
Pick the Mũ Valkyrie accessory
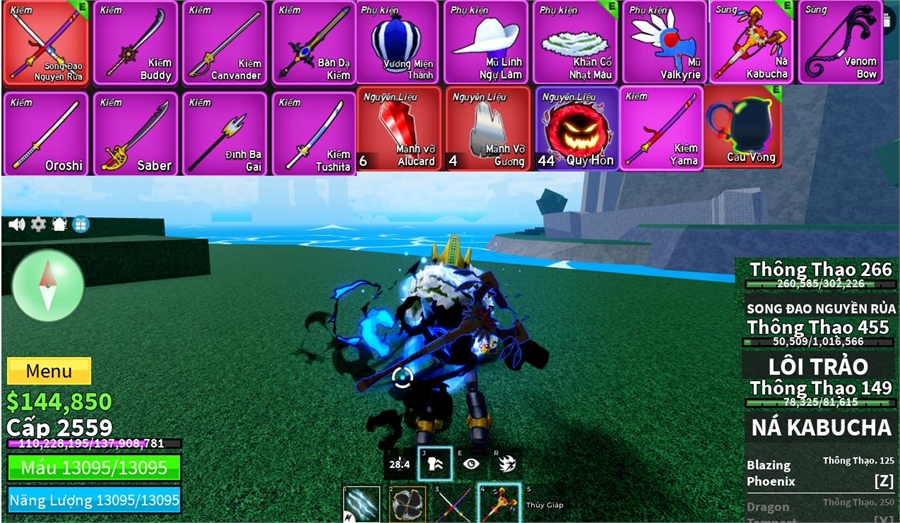click(x=664, y=43)
